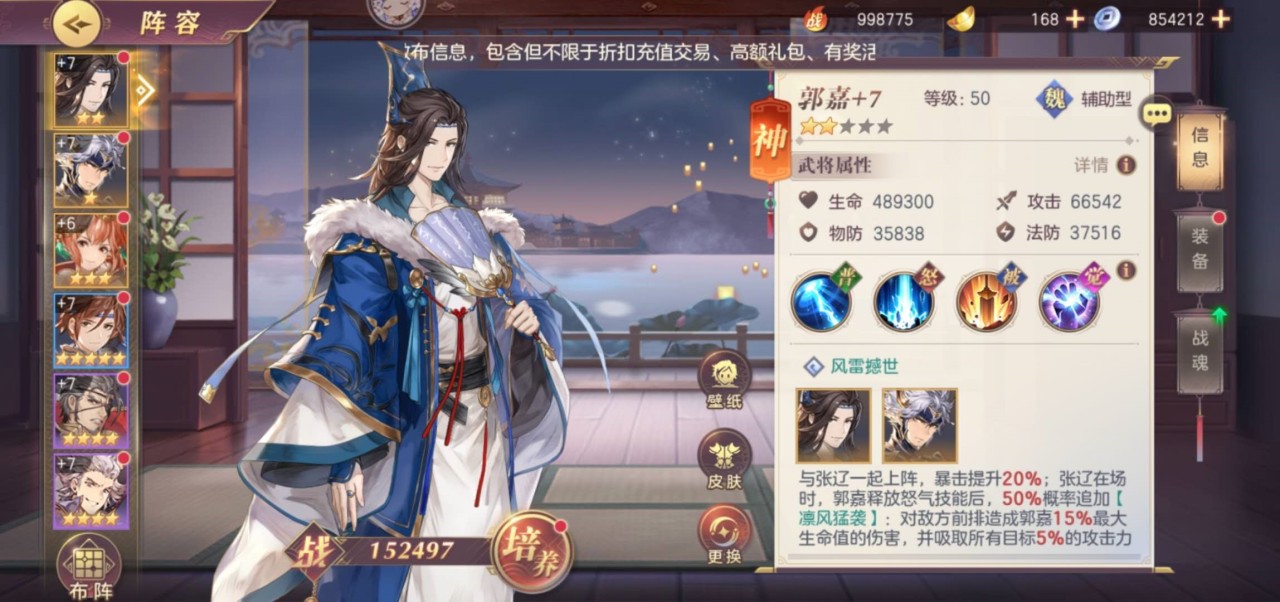View the fiery sword passive skill icon
1280x602 pixels.
click(987, 301)
